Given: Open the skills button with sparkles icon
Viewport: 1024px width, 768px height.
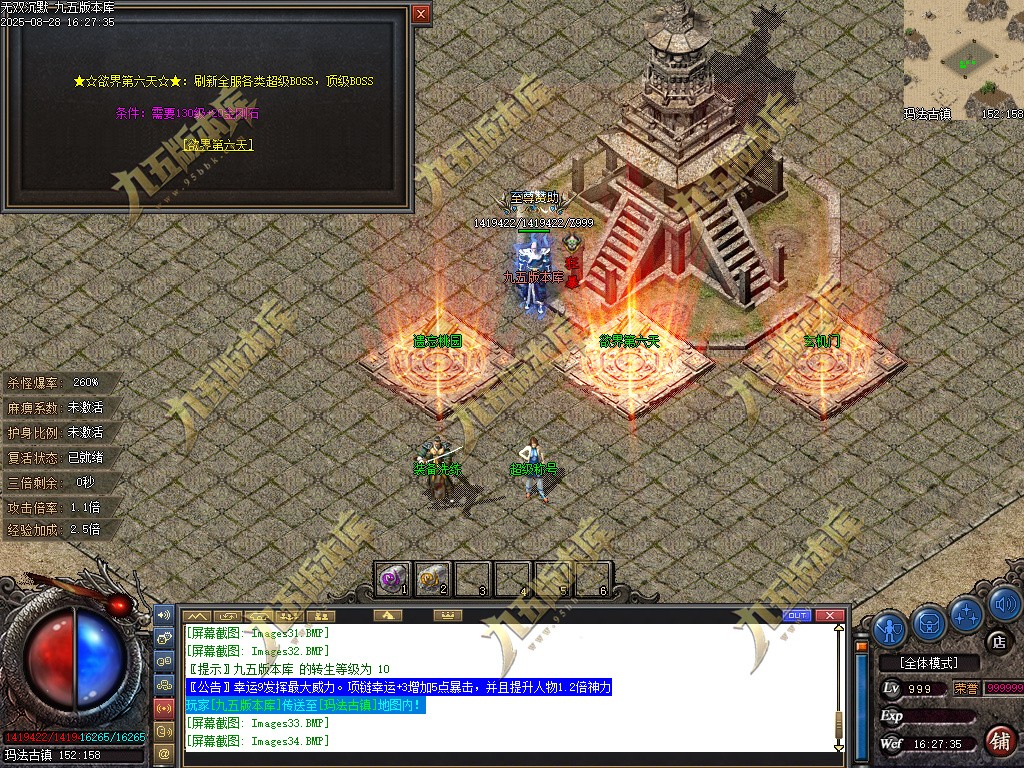Looking at the screenshot, I should (967, 613).
